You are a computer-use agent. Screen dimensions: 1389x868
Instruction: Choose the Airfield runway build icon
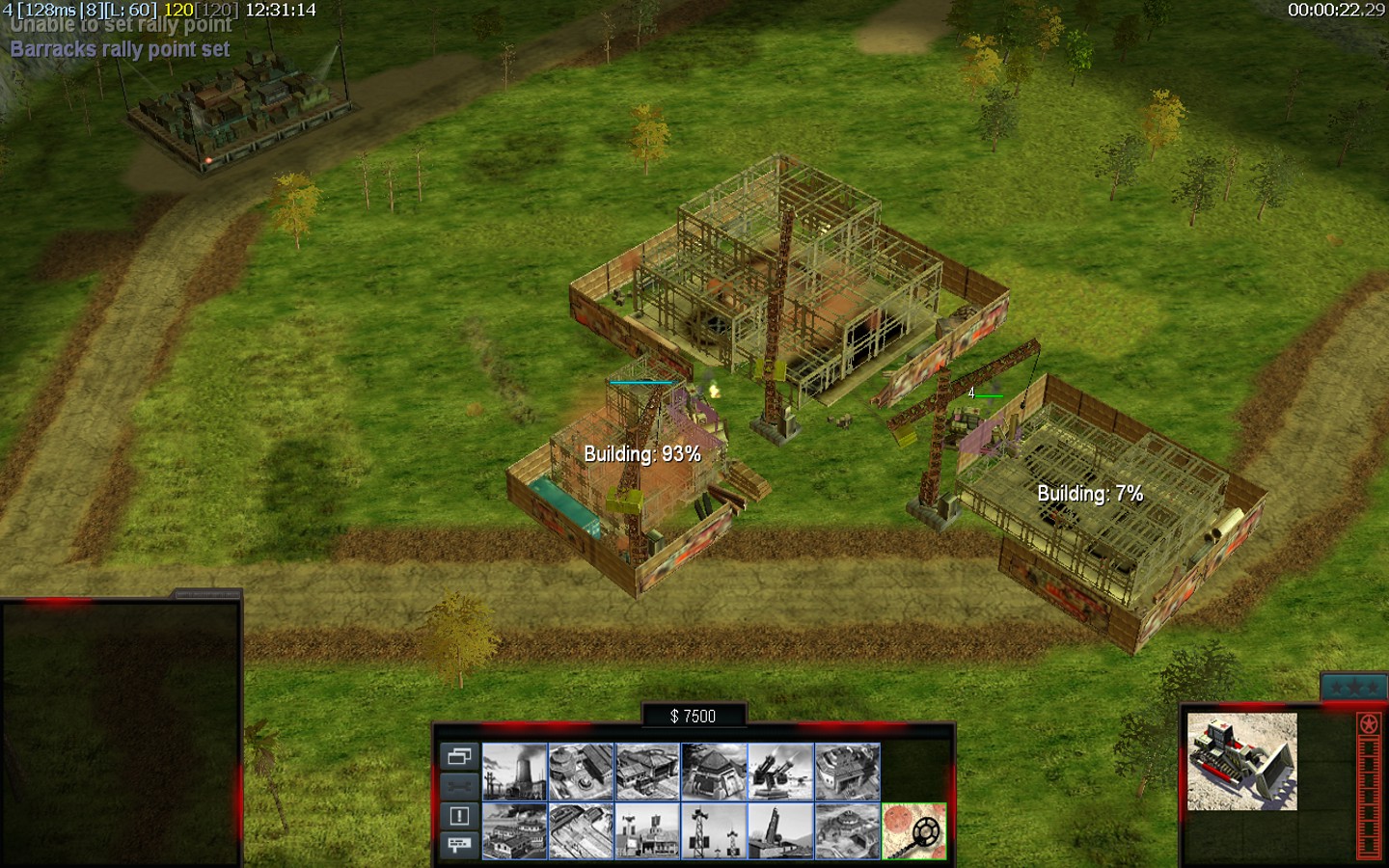coord(581,831)
